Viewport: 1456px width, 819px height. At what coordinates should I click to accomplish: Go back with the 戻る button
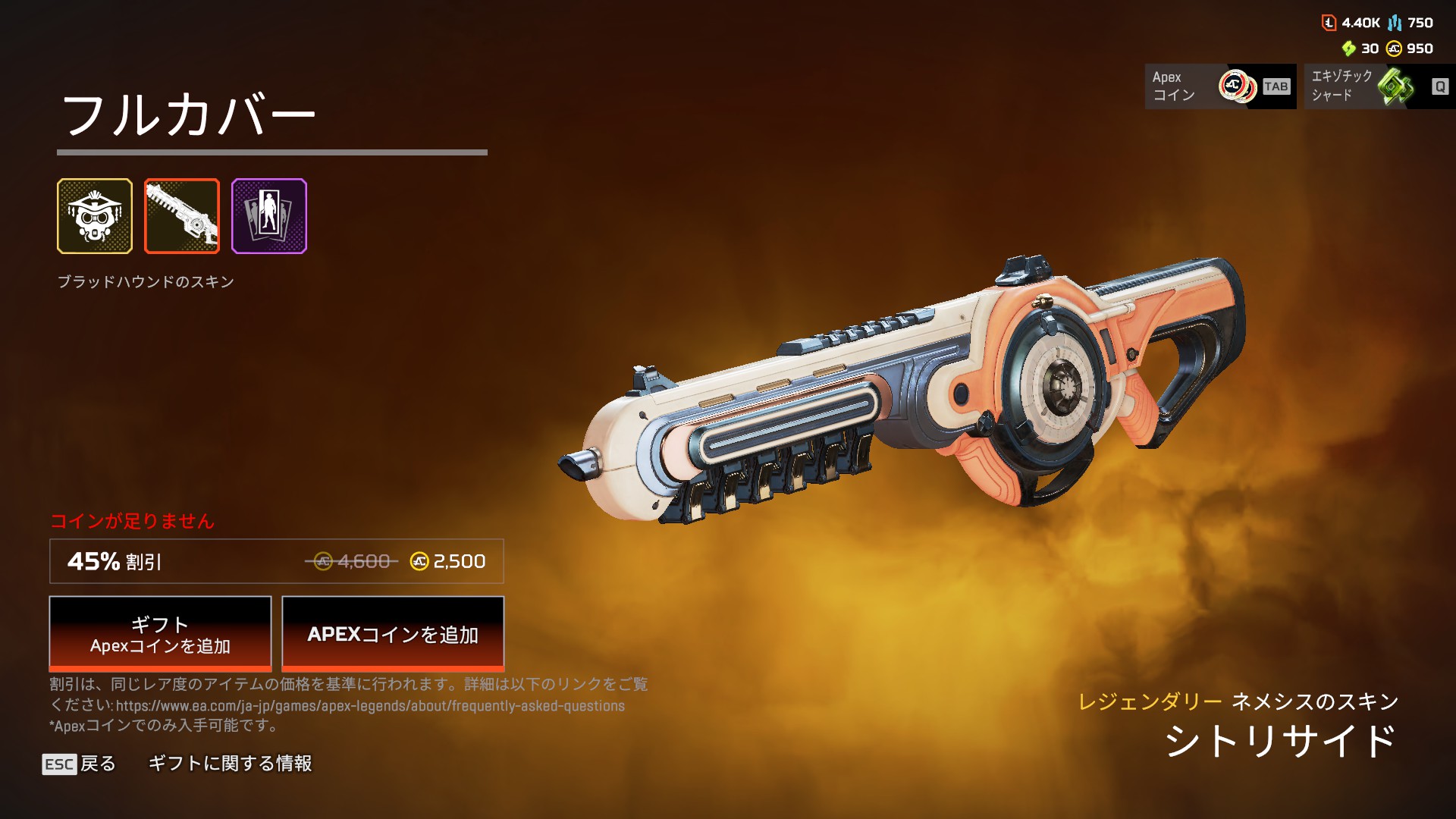80,764
